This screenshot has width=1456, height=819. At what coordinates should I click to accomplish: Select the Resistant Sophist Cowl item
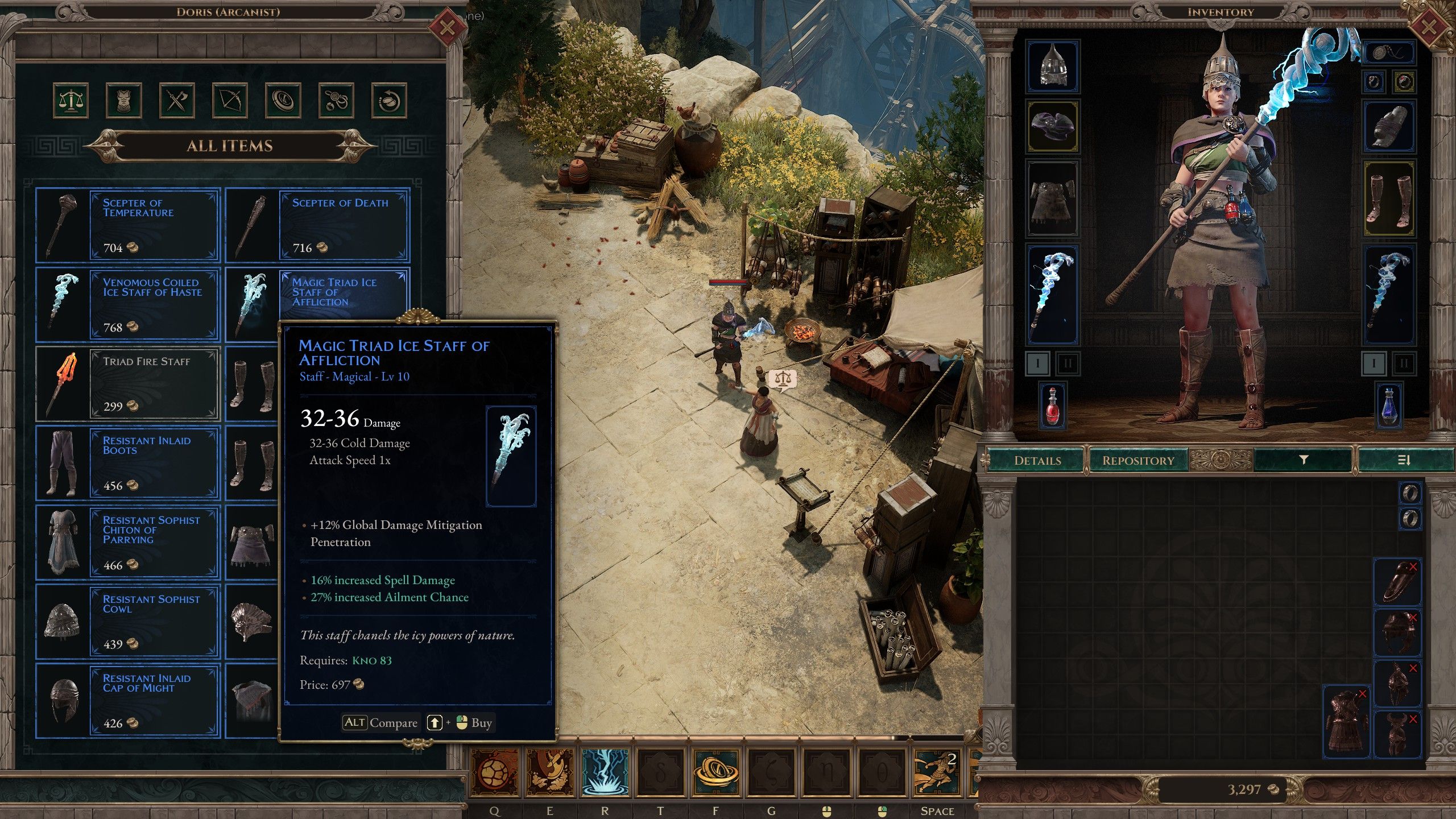pyautogui.click(x=128, y=622)
